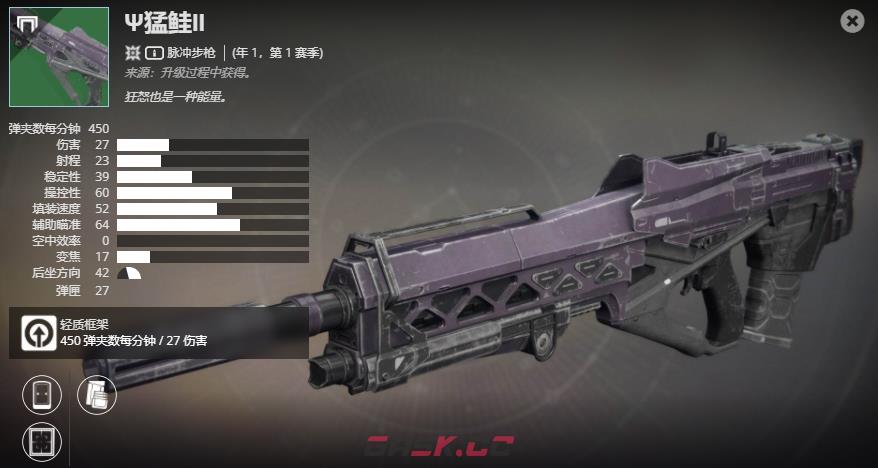
Task: Select the 轻质框架 intrinsic perk icon
Action: [38, 332]
